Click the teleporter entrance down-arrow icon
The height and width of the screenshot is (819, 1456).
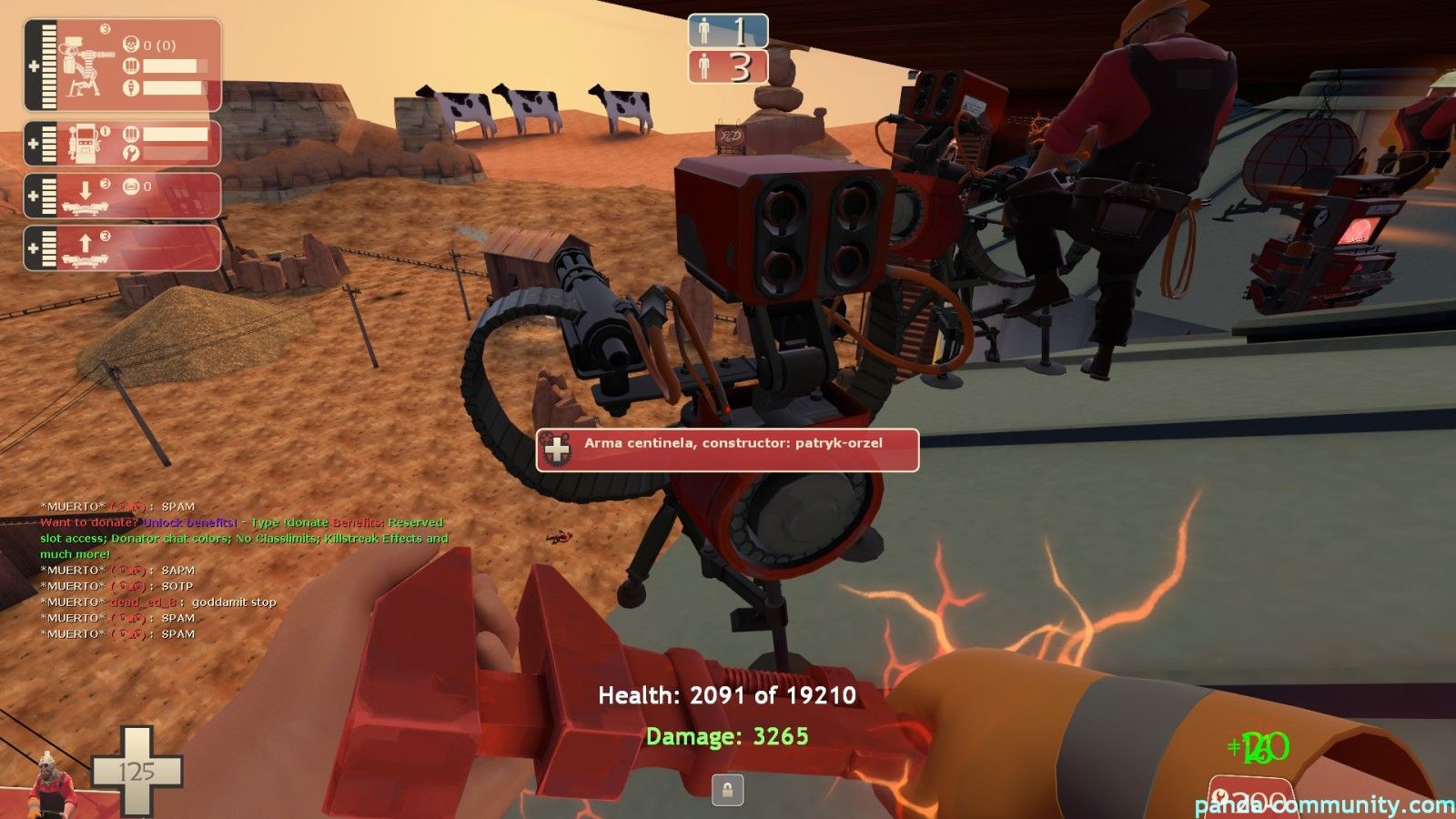tap(86, 188)
